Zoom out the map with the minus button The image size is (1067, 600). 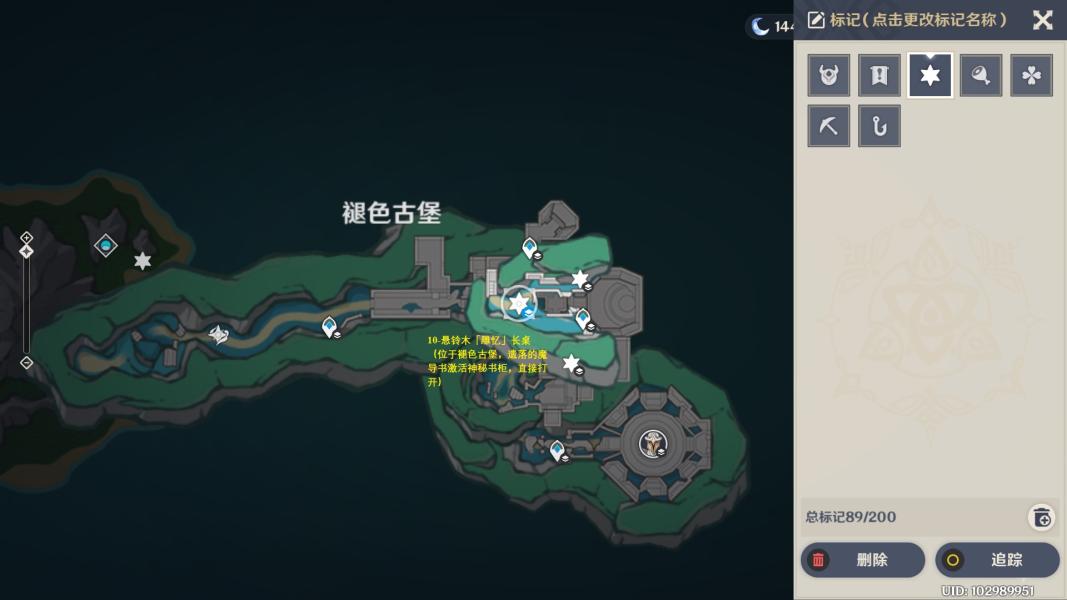tap(27, 363)
